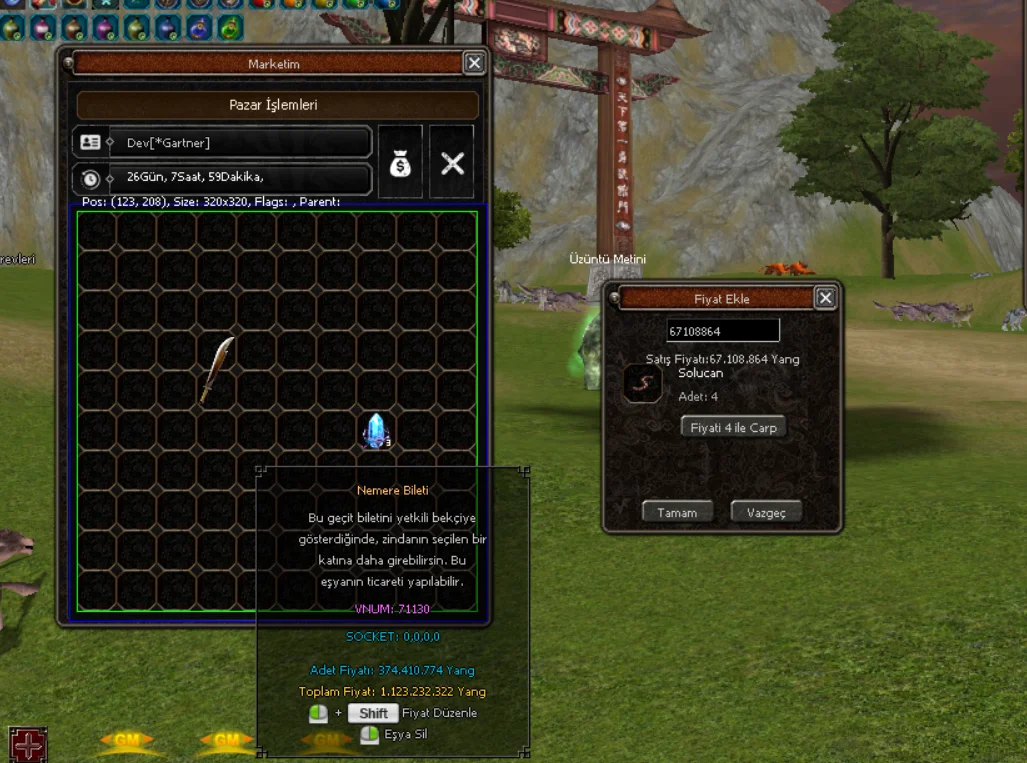The height and width of the screenshot is (763, 1027).
Task: Select the blue crystal ticket item
Action: pos(376,430)
